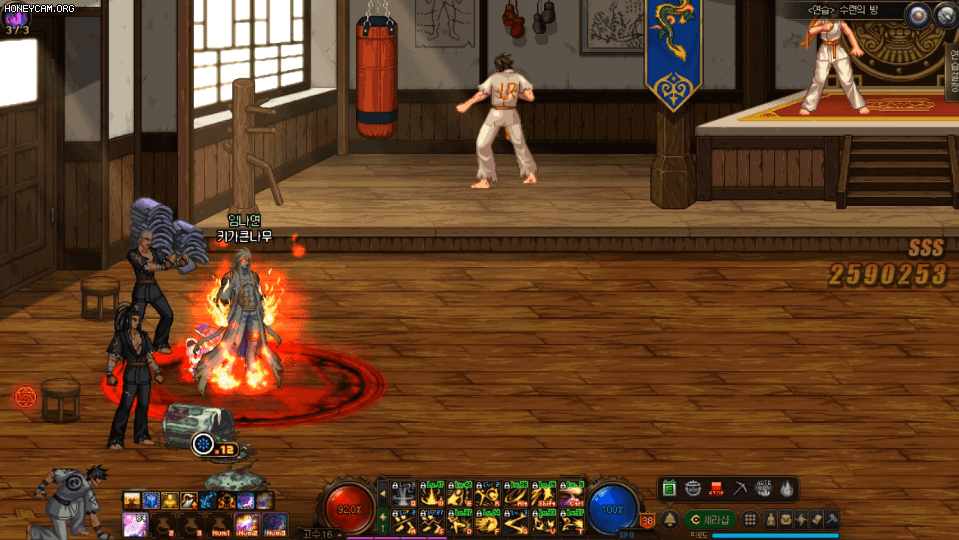Open the side tab on the right edge

click(x=951, y=72)
